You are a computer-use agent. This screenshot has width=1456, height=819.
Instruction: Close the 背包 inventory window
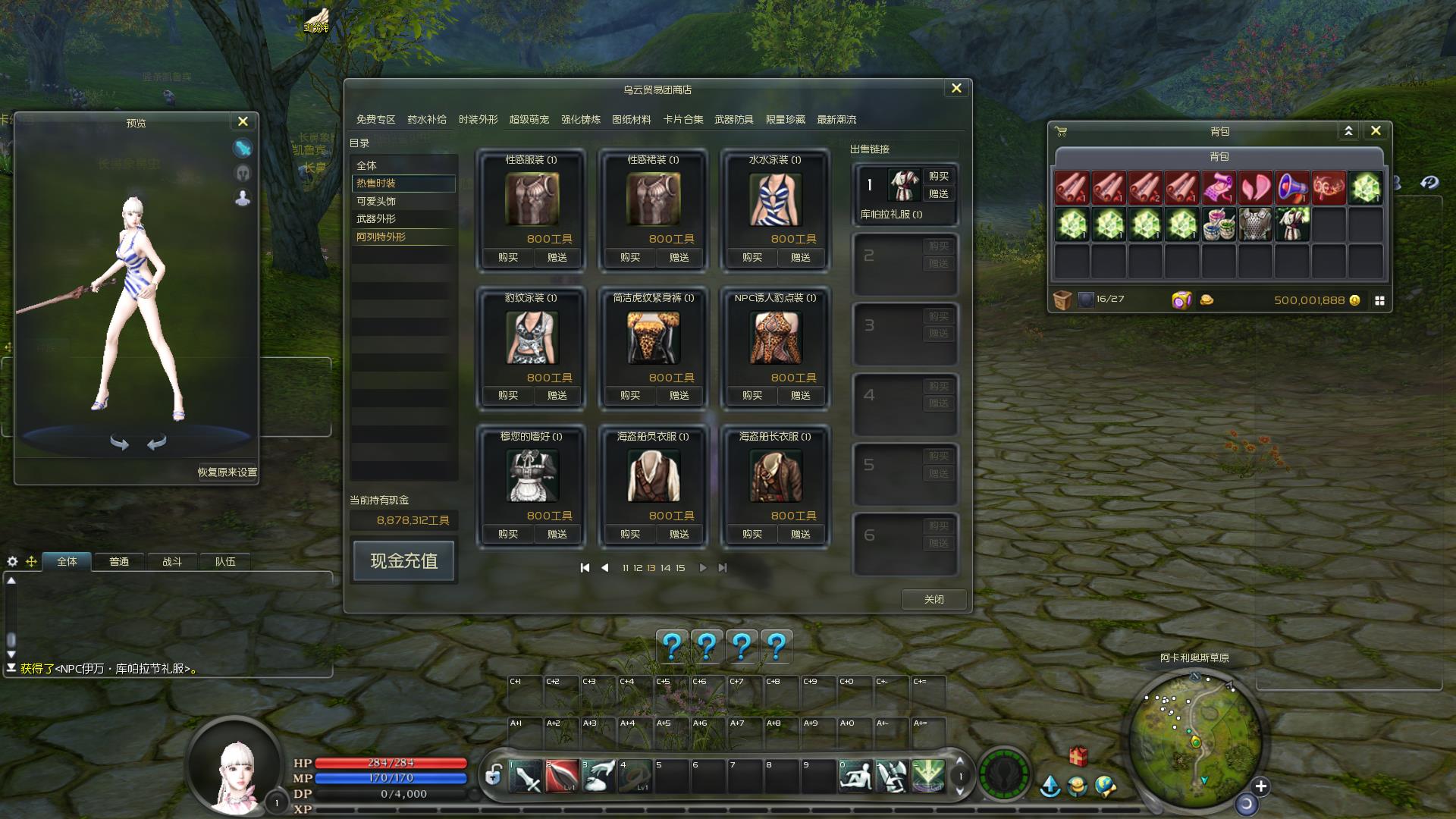click(1376, 130)
